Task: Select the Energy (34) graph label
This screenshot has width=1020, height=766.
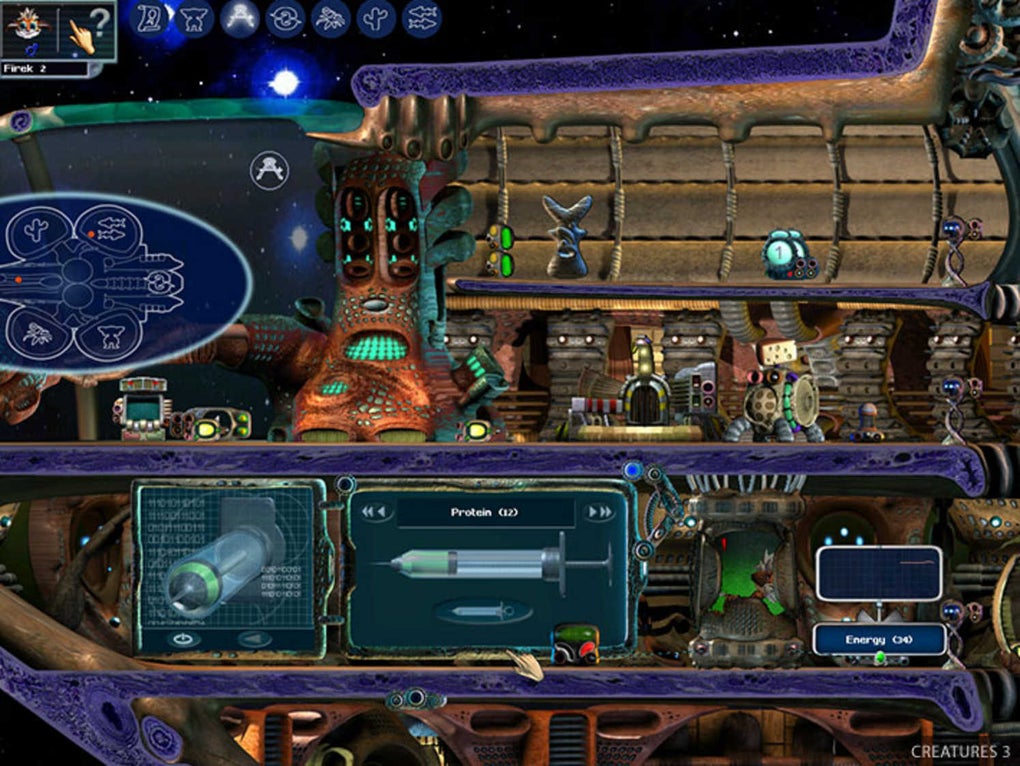Action: tap(879, 639)
